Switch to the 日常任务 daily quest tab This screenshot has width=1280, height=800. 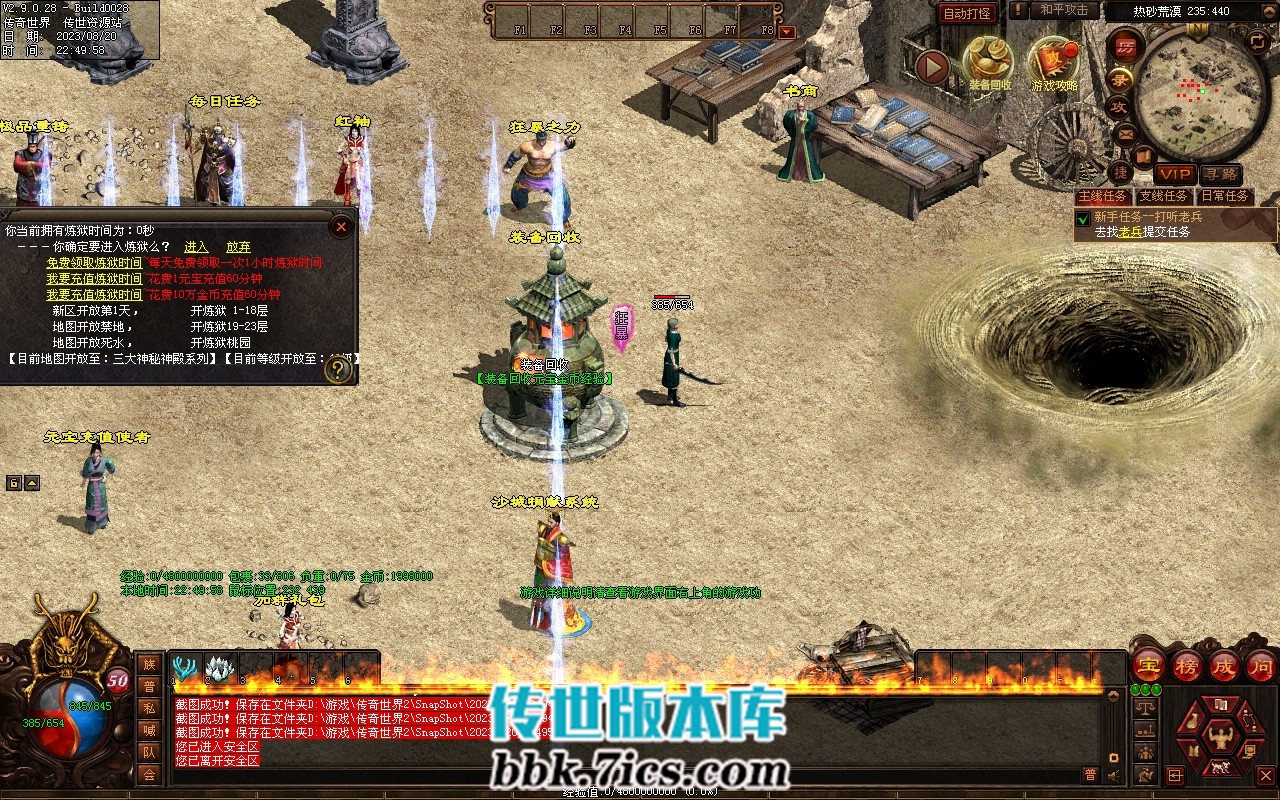click(x=1224, y=196)
